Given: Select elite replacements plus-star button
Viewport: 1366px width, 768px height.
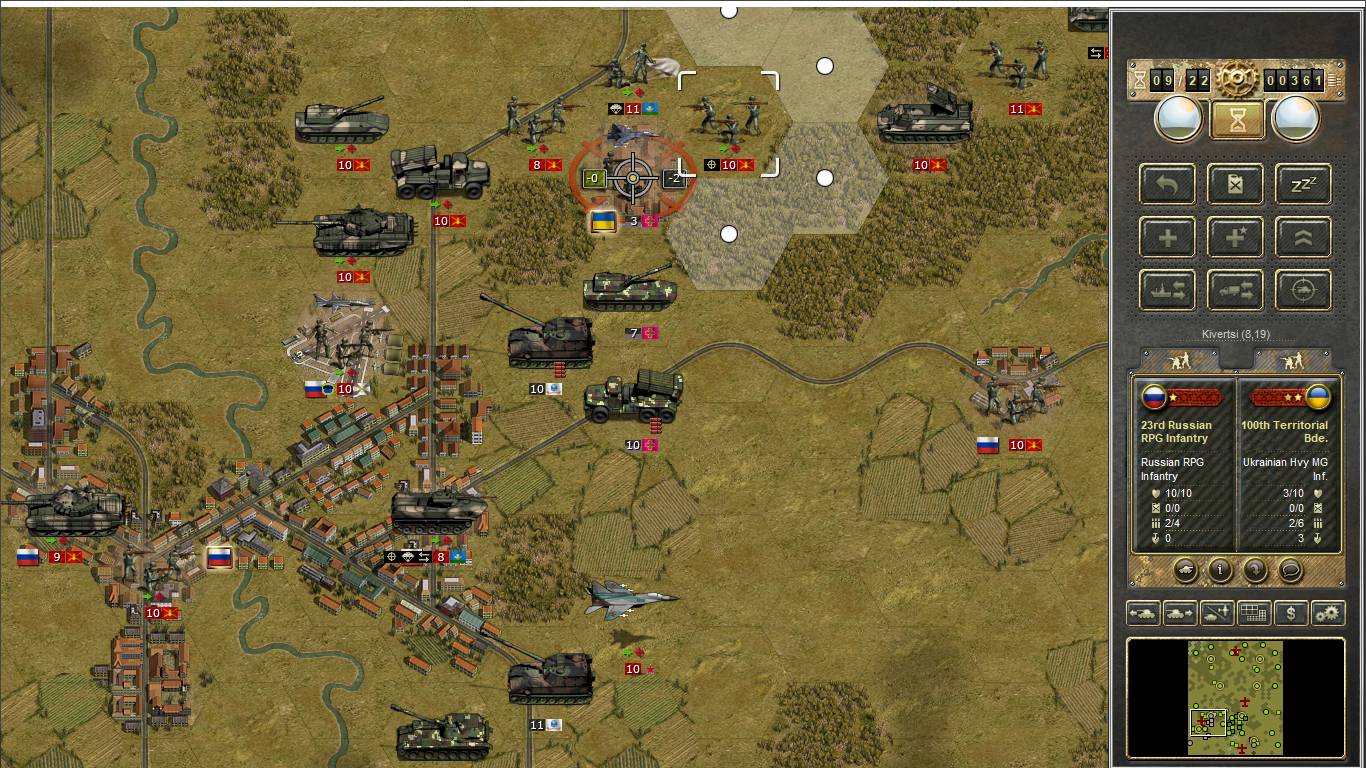Looking at the screenshot, I should pyautogui.click(x=1236, y=238).
